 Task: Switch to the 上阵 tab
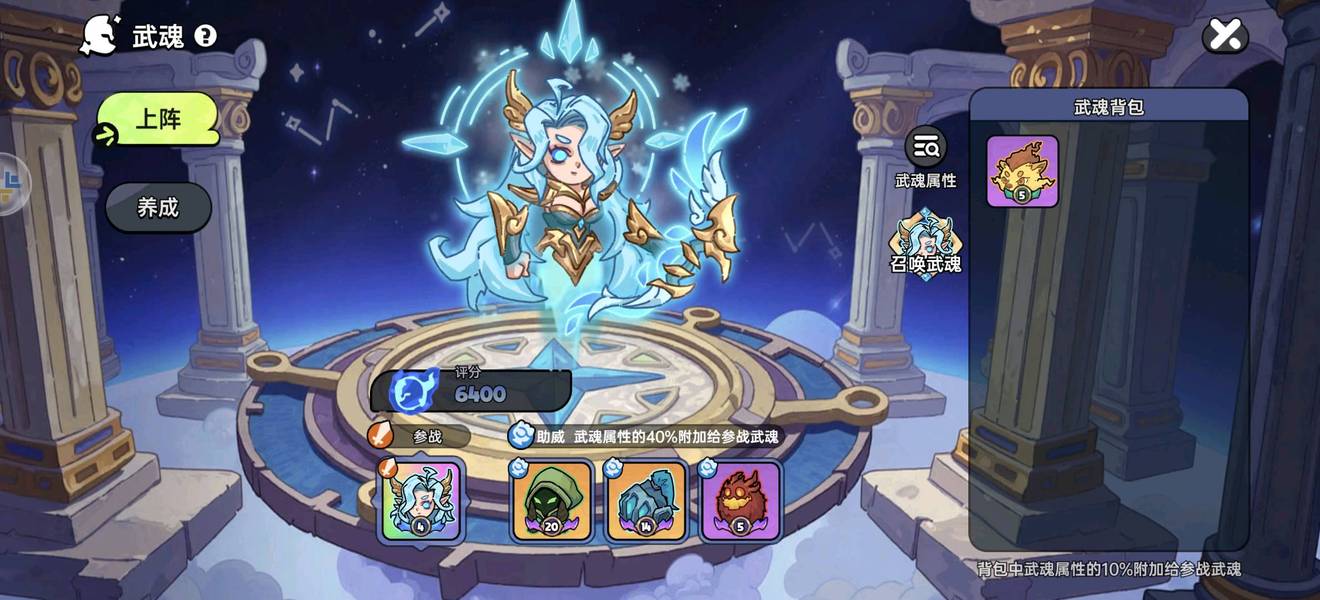(x=158, y=119)
